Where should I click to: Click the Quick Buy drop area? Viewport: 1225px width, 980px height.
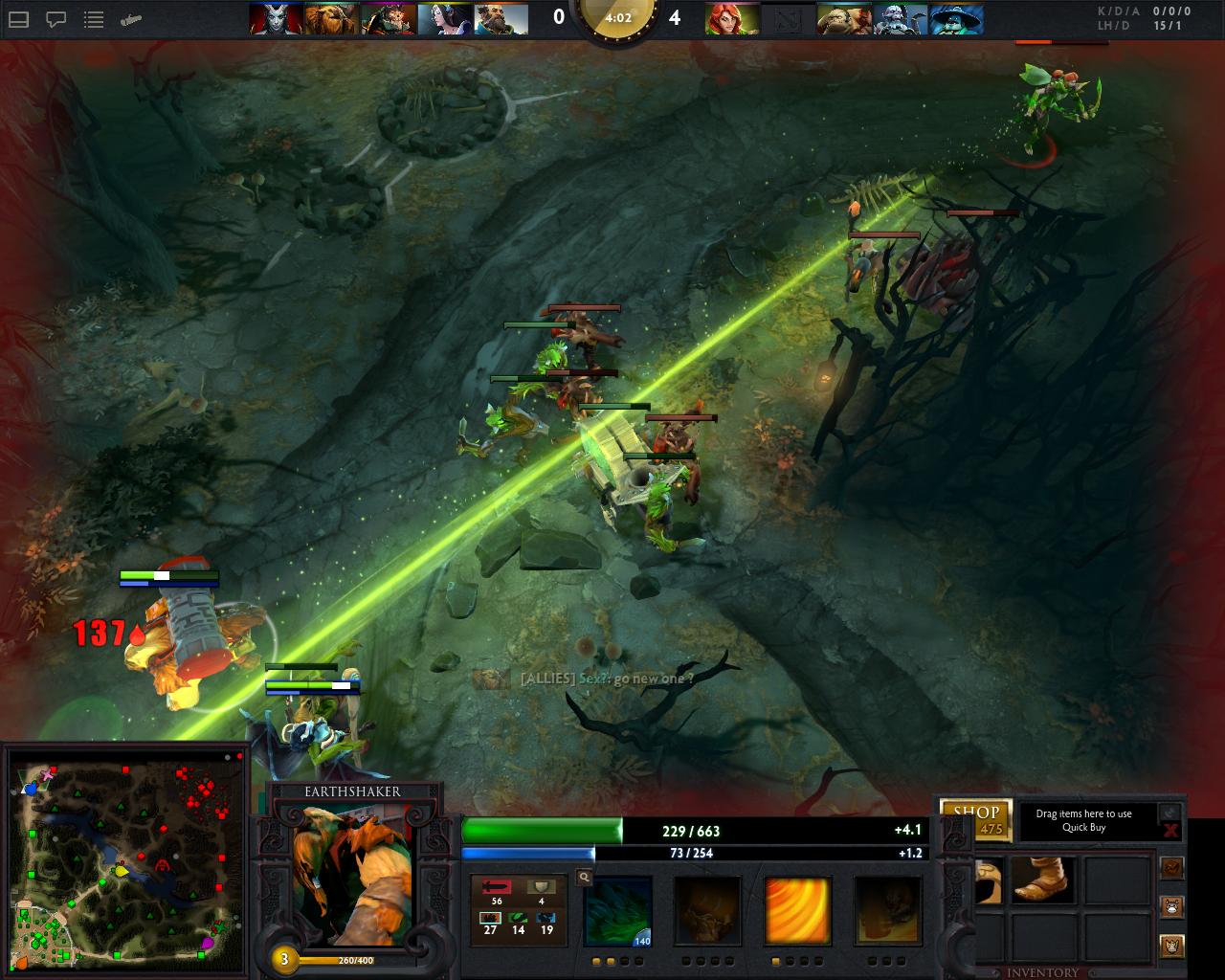[x=1083, y=821]
